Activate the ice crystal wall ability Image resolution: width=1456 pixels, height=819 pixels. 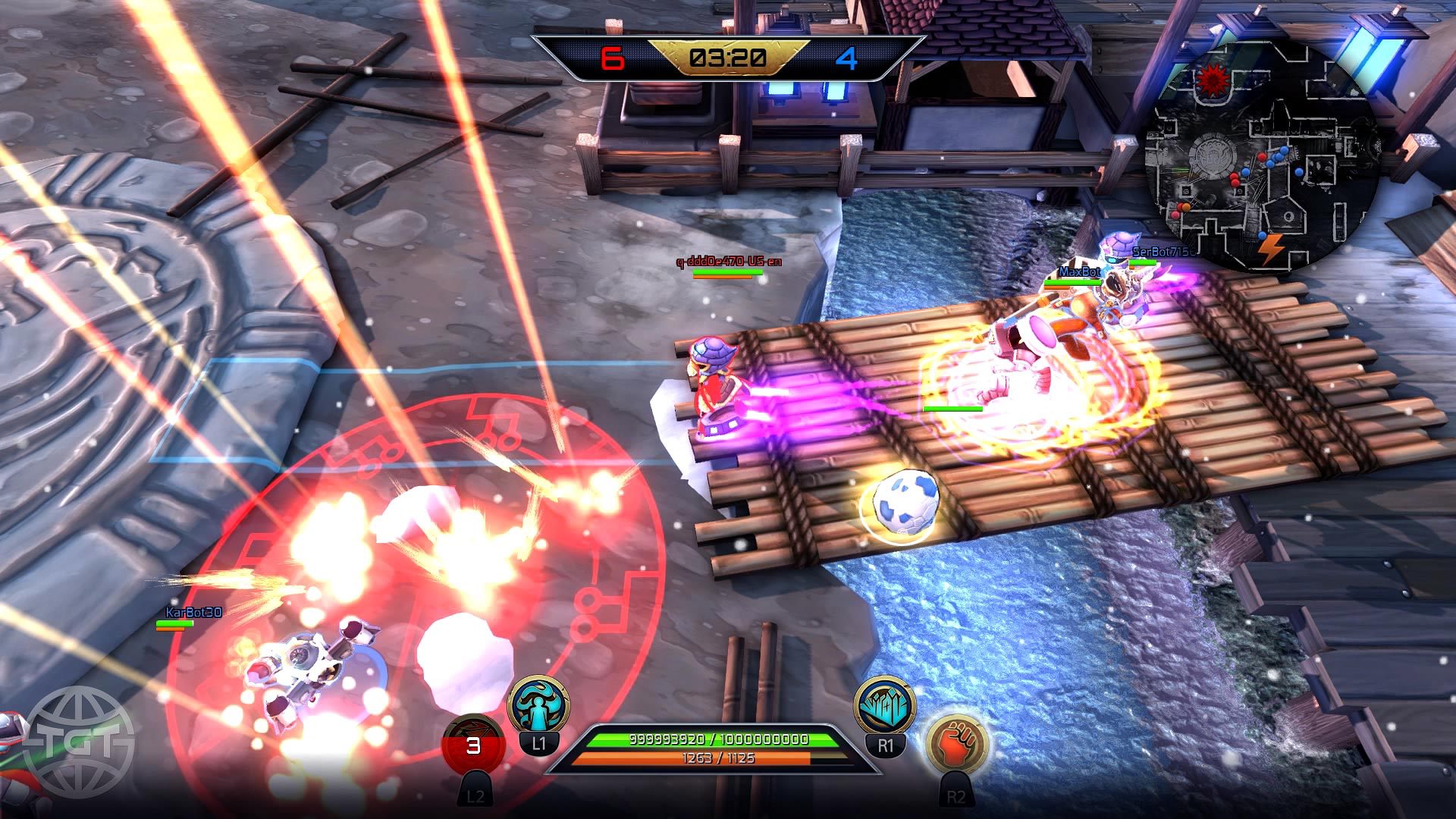pyautogui.click(x=885, y=706)
